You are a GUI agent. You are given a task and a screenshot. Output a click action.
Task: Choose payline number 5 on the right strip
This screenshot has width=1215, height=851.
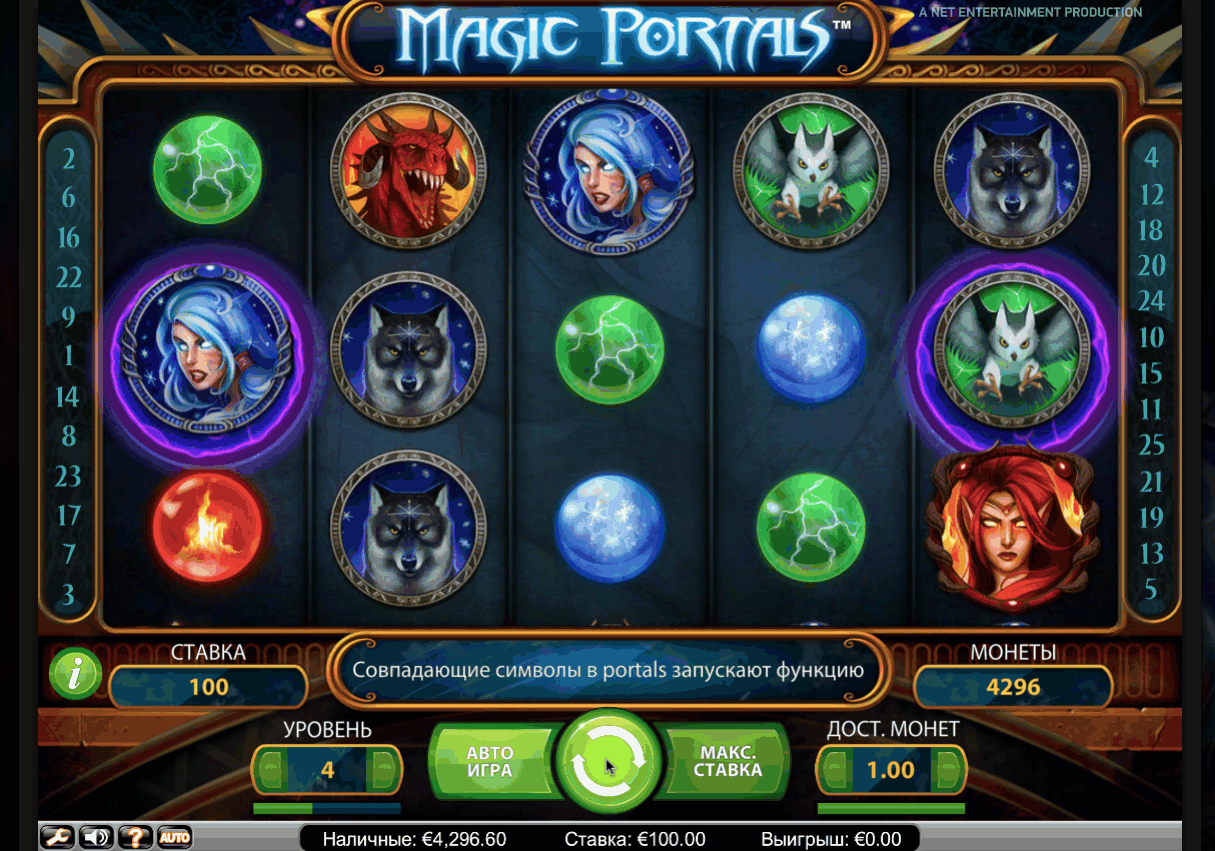click(x=1152, y=589)
